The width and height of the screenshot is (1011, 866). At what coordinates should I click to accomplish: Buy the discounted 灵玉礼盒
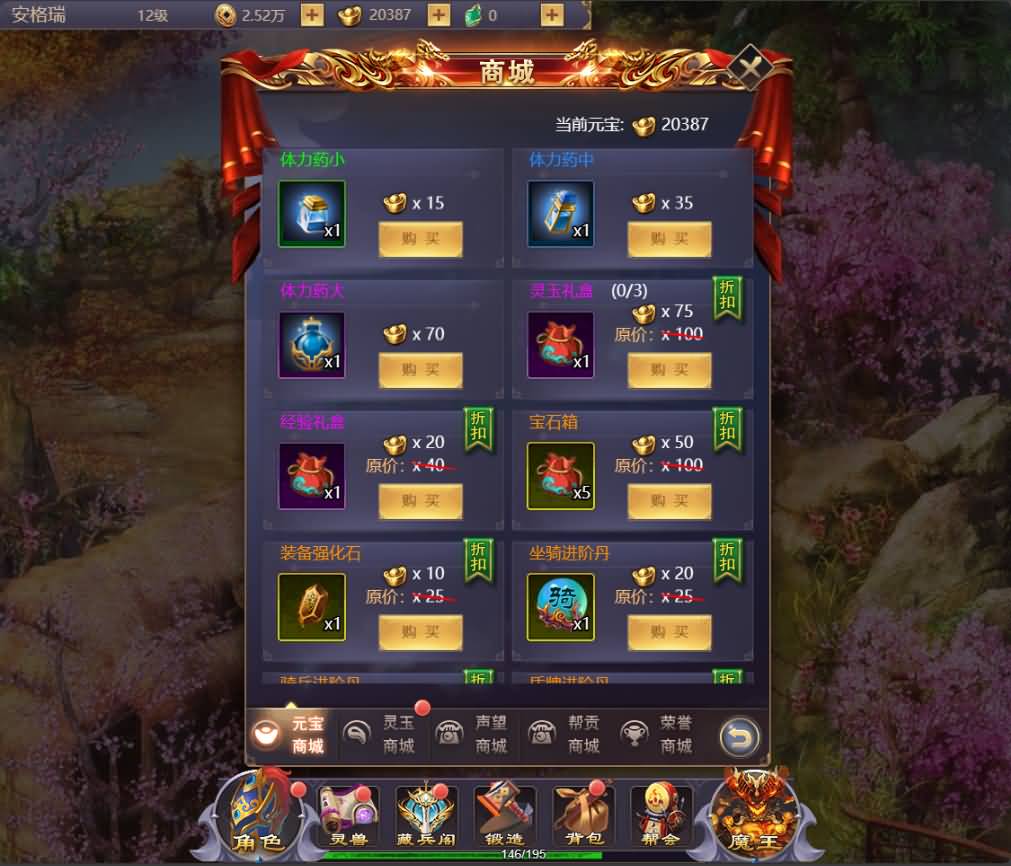pos(669,370)
